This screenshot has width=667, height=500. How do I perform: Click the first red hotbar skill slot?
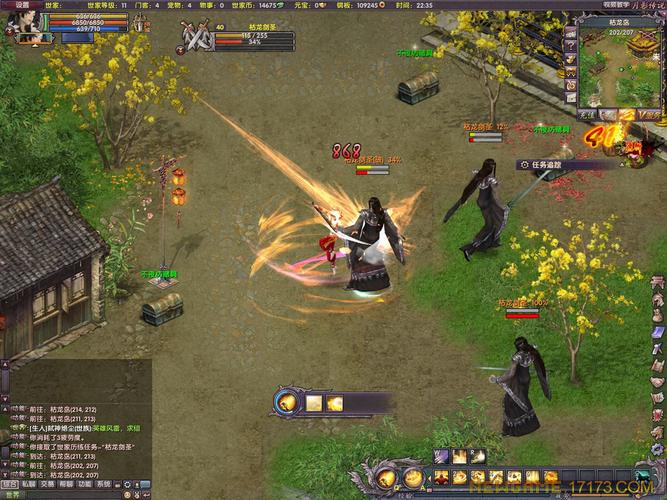441,477
